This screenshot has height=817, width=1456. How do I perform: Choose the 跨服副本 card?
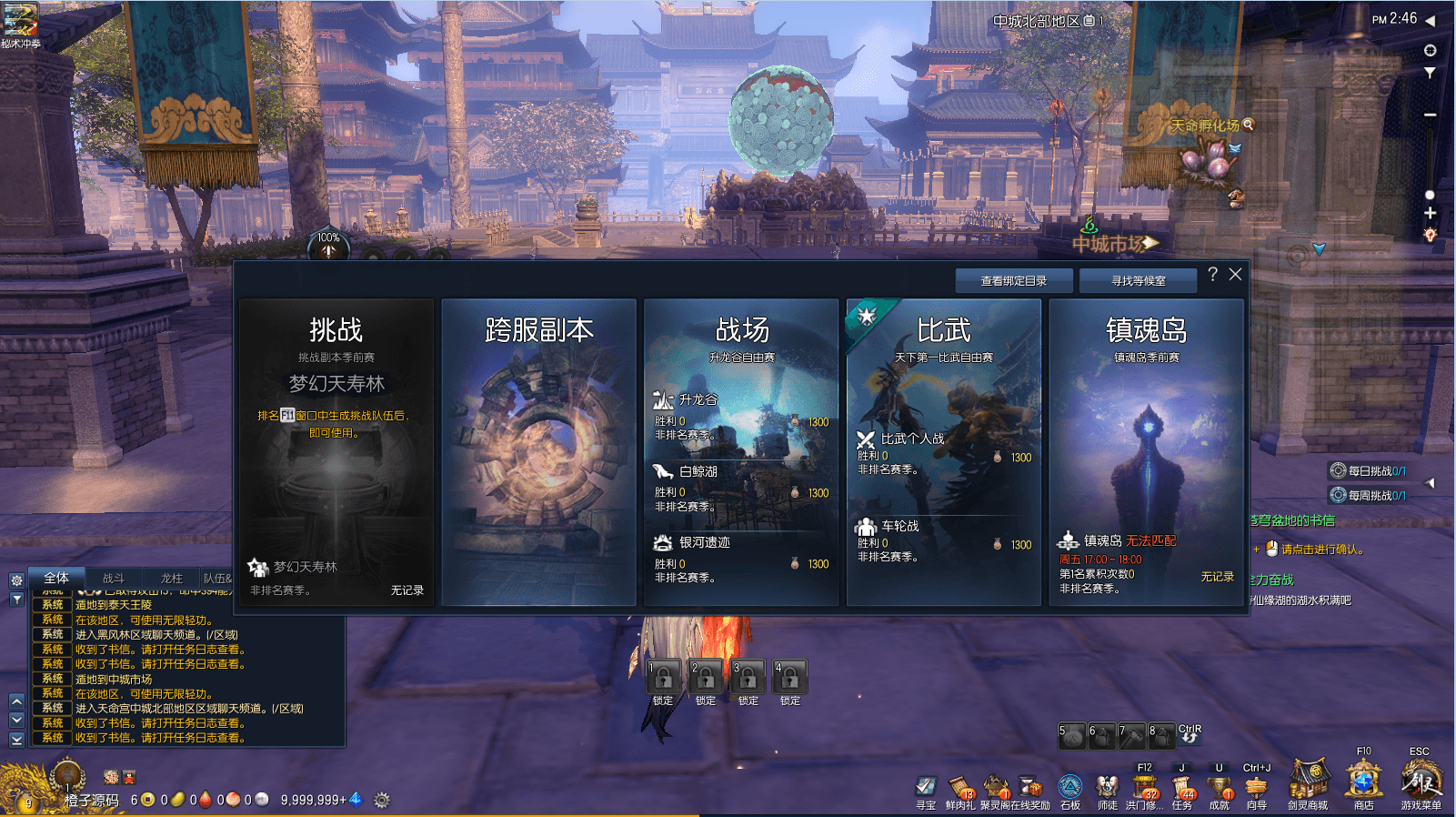click(538, 452)
